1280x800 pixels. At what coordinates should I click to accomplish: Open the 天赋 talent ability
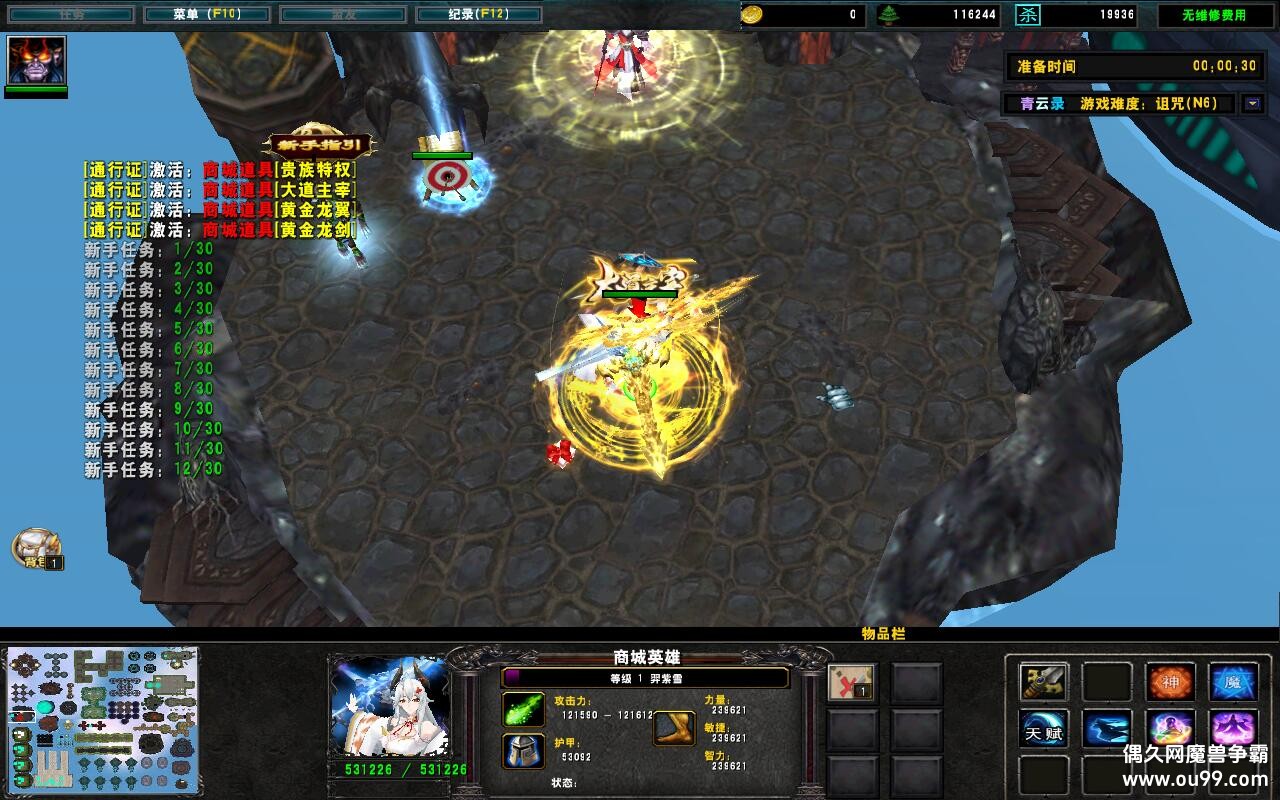1044,729
